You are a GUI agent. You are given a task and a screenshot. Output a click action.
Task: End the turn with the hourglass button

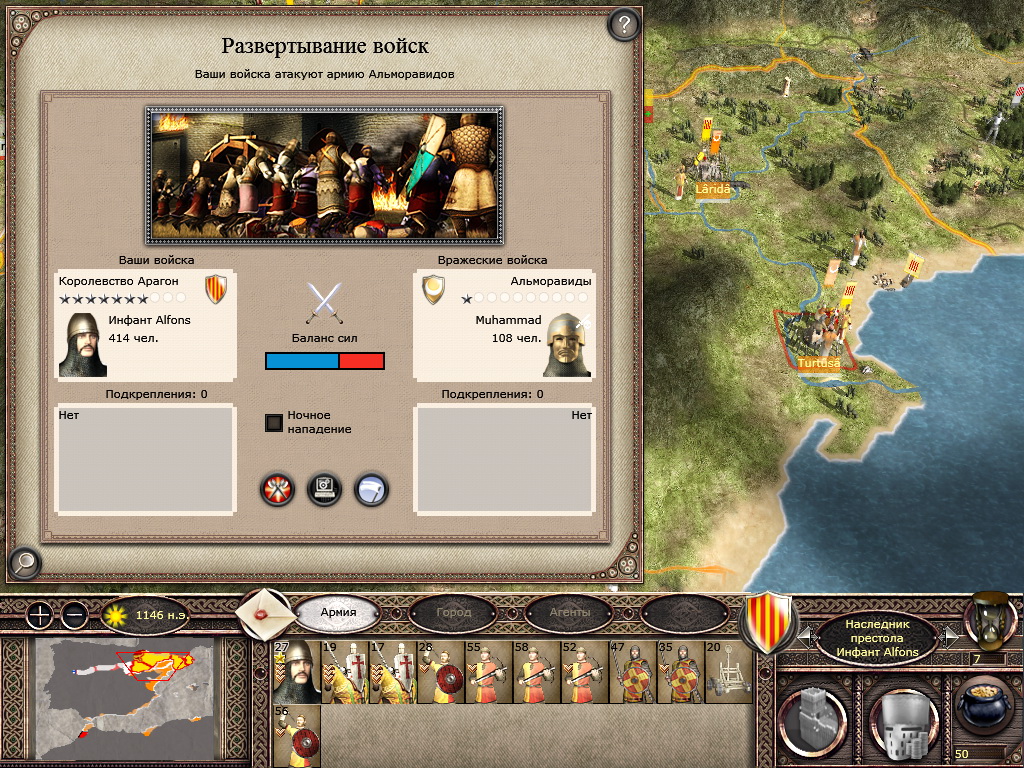click(983, 621)
